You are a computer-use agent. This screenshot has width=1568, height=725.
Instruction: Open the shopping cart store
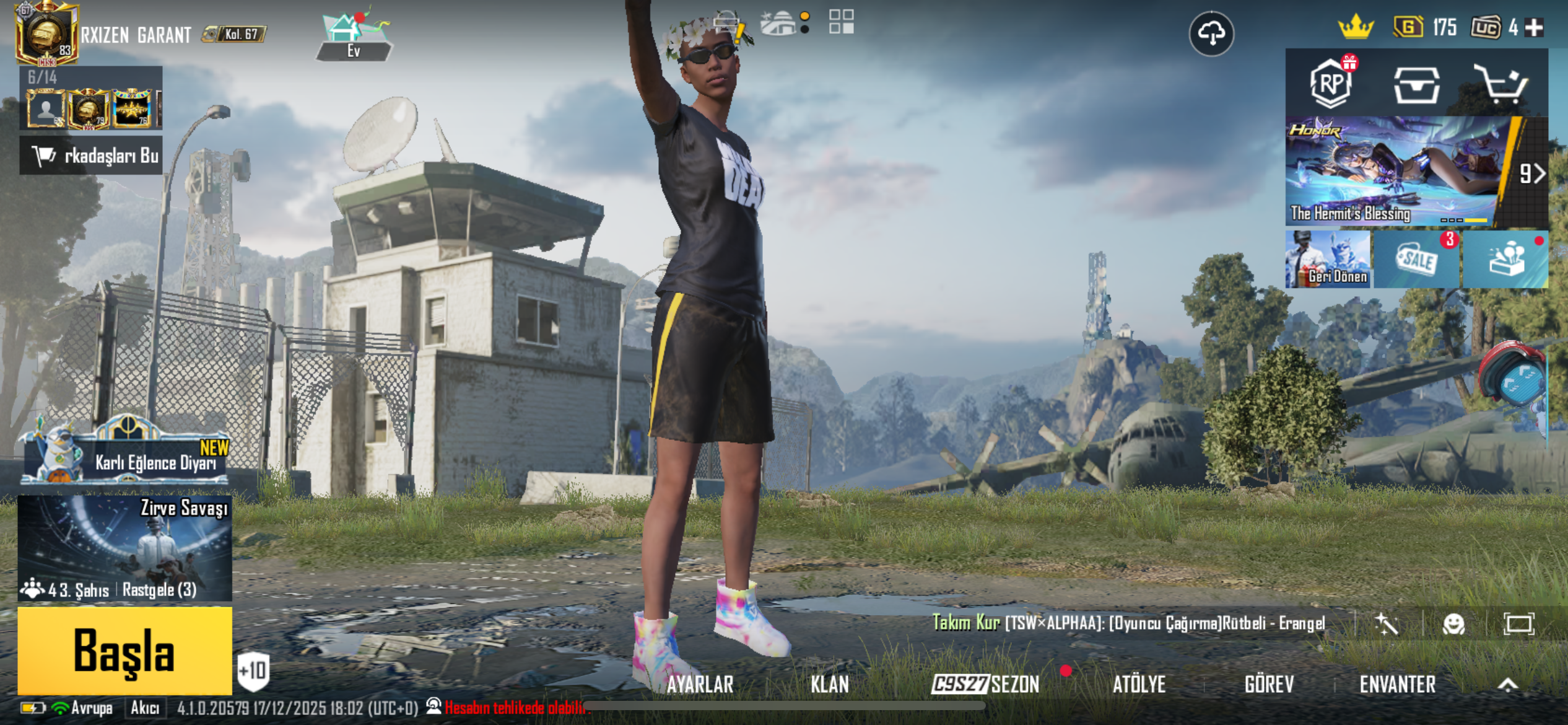coord(1500,84)
